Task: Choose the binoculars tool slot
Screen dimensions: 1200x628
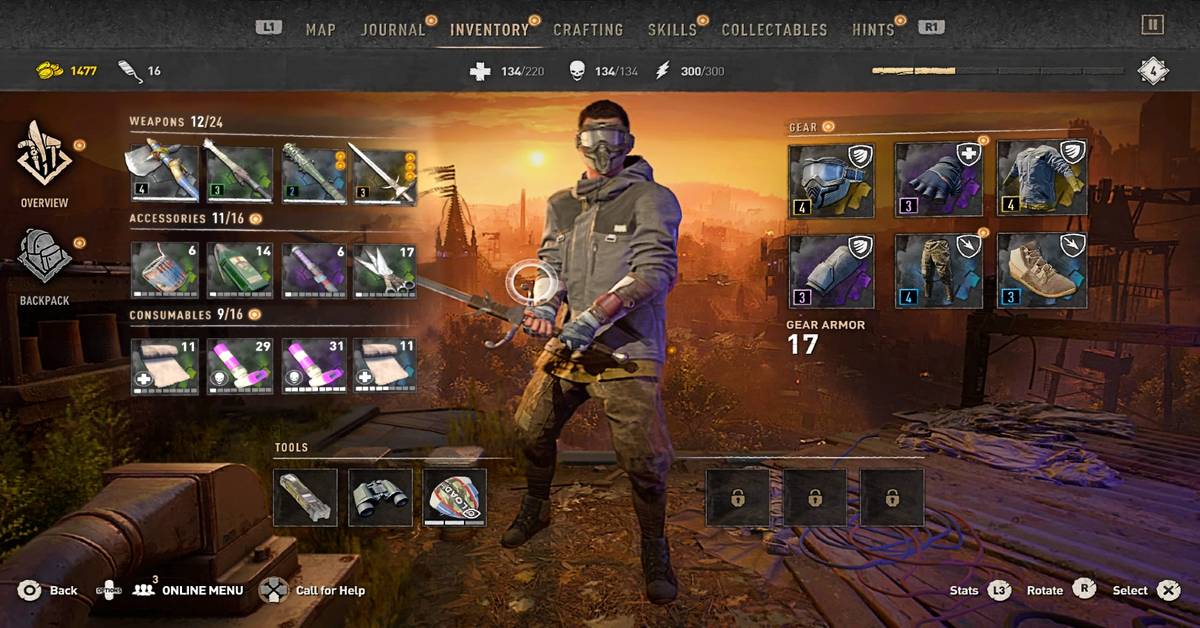Action: 380,497
